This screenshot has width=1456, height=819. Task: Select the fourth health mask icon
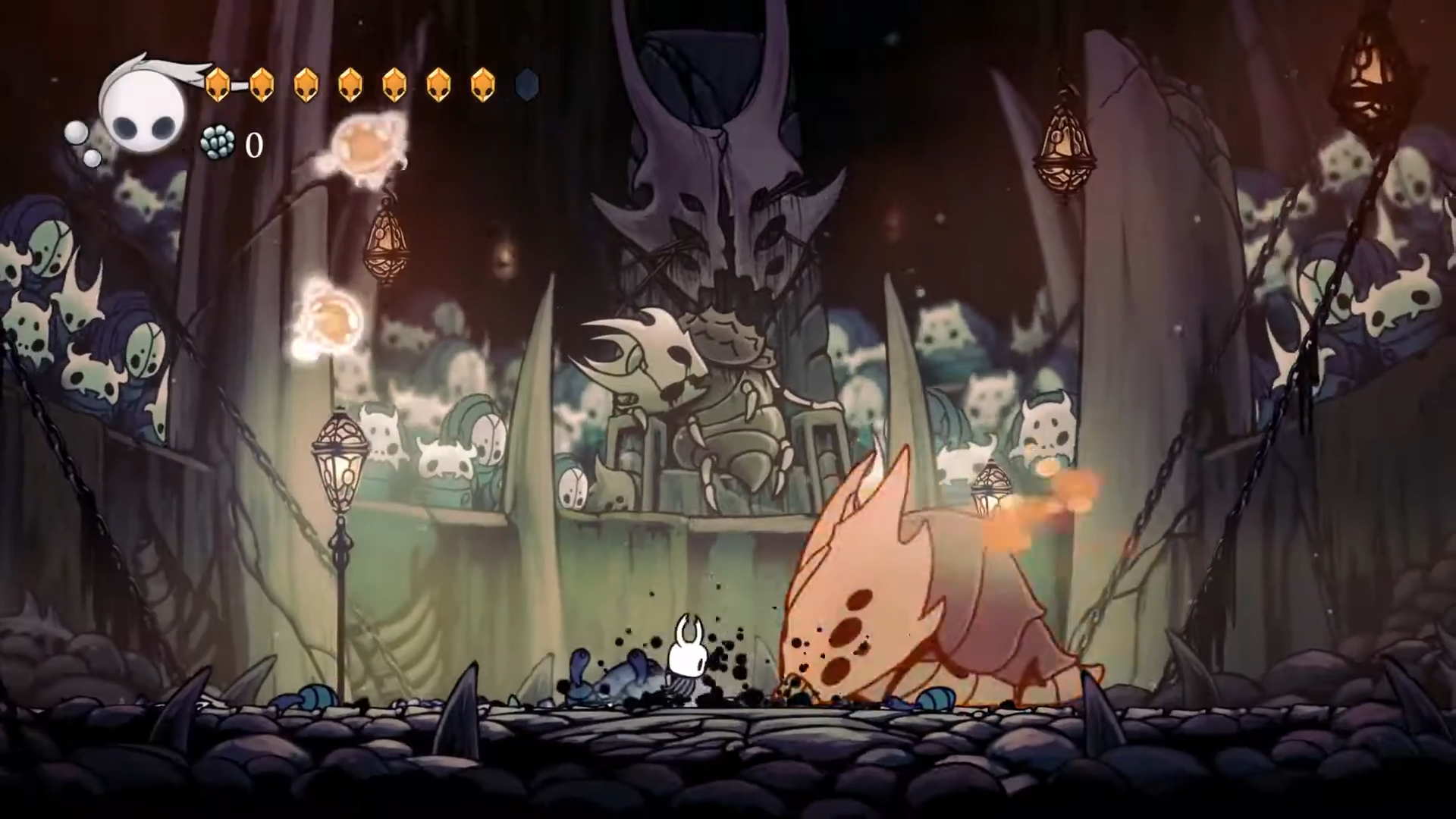coord(350,84)
